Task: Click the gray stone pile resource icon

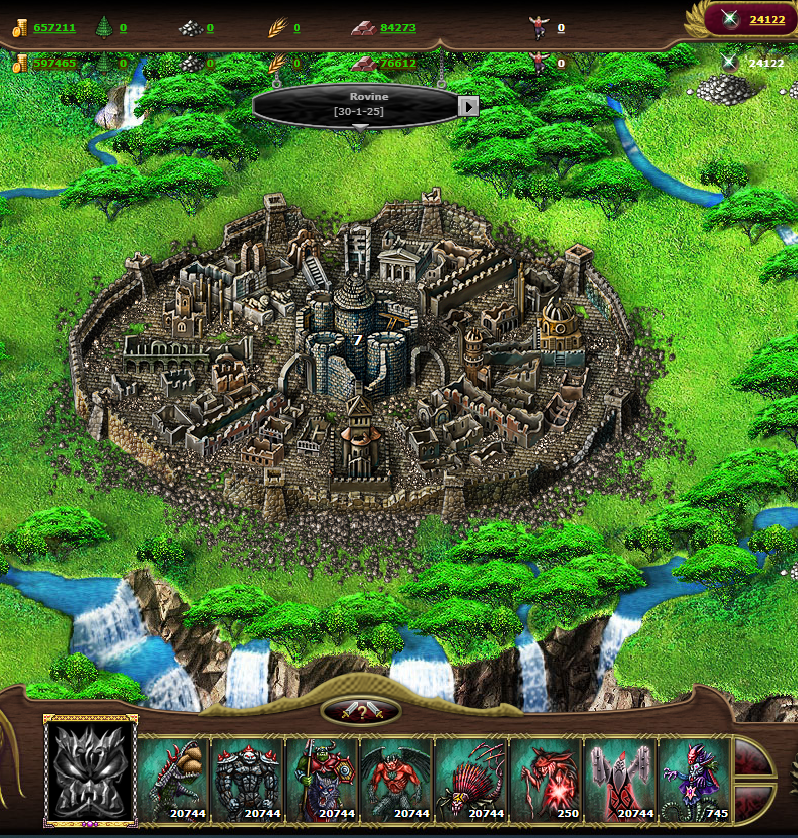Action: tap(190, 28)
